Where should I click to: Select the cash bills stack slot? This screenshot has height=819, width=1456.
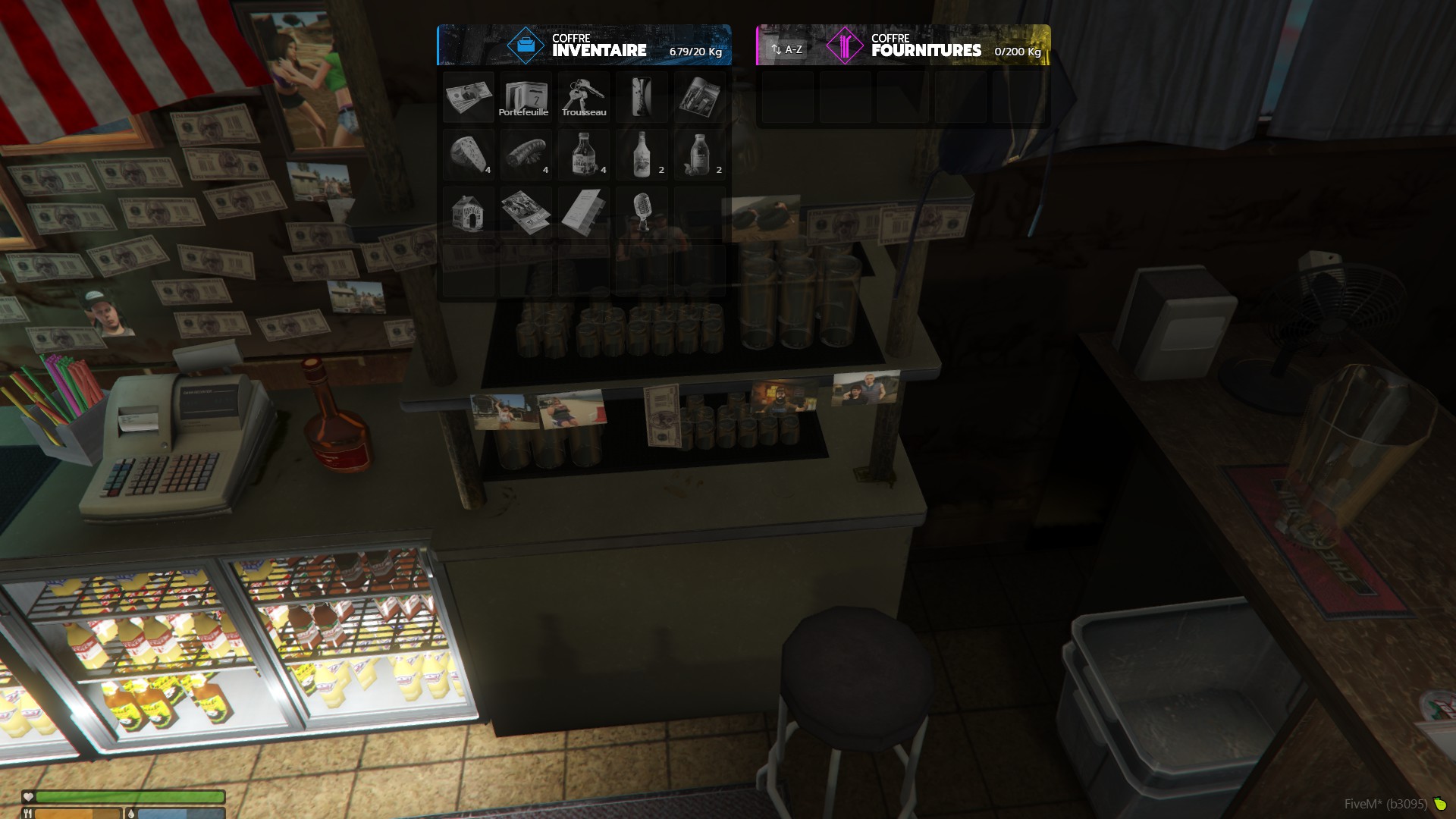pos(469,97)
